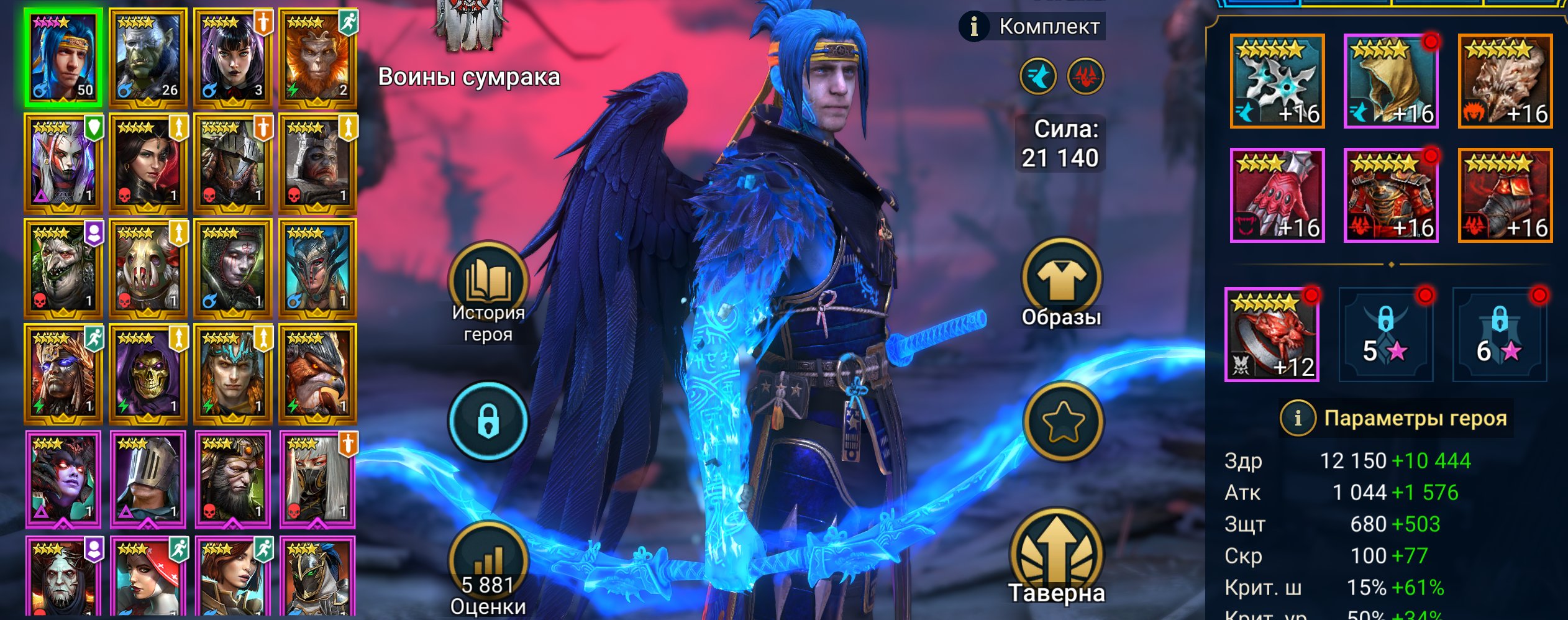Choose the green orc level 26 hero
Screen dimensions: 1568x620
[x=148, y=57]
